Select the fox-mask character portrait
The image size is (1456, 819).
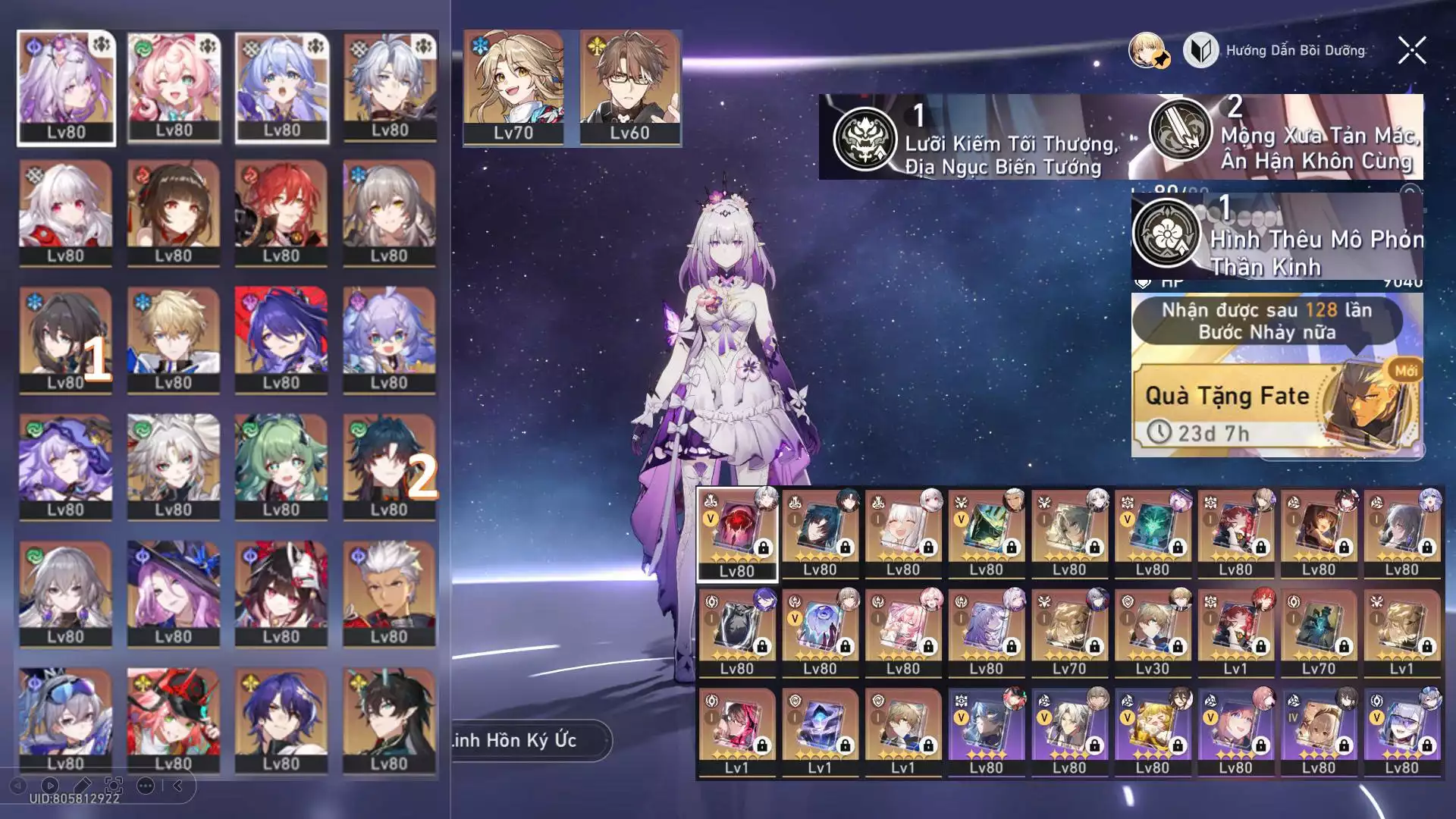(281, 593)
